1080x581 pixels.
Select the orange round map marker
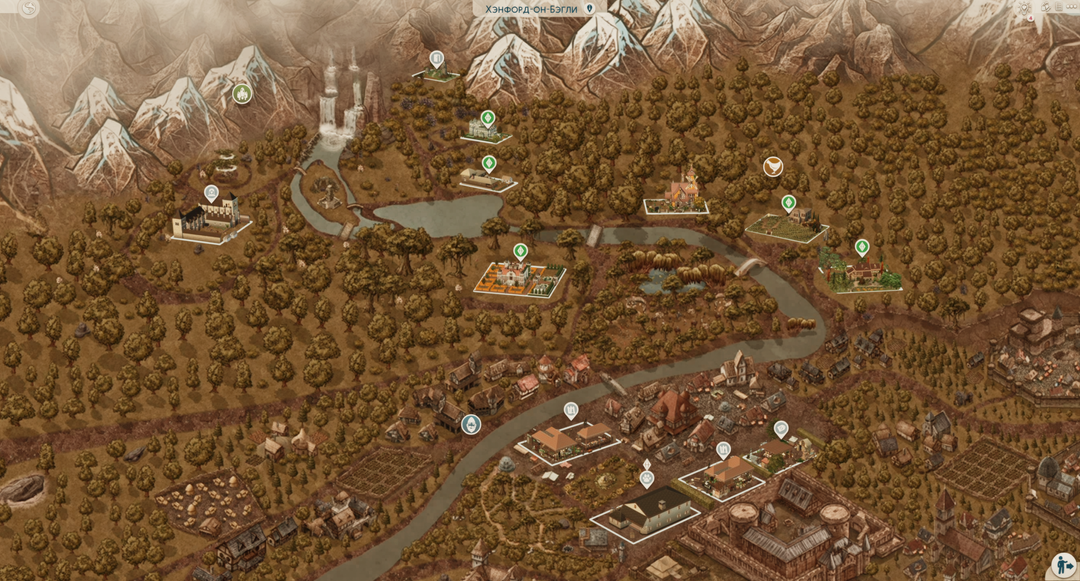[772, 166]
